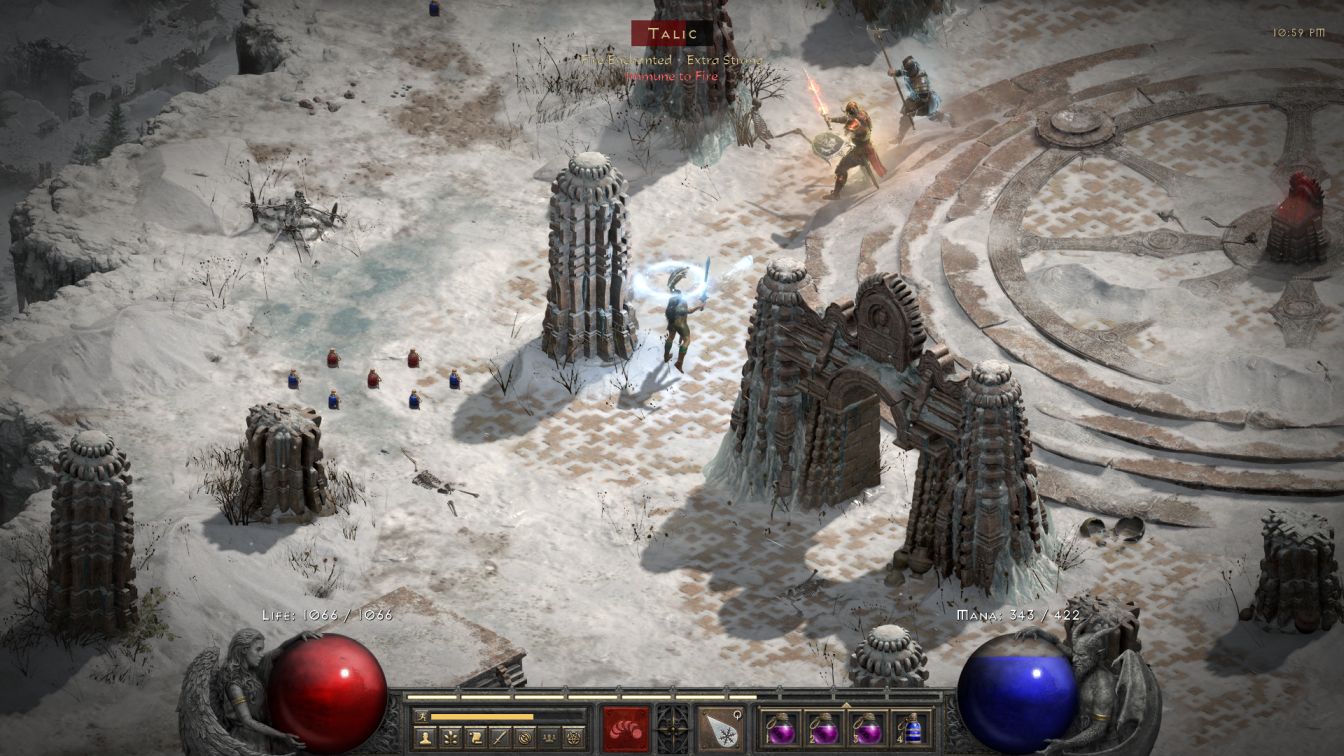The image size is (1344, 756).
Task: Use the purple potion in belt slot 3
Action: tap(869, 728)
